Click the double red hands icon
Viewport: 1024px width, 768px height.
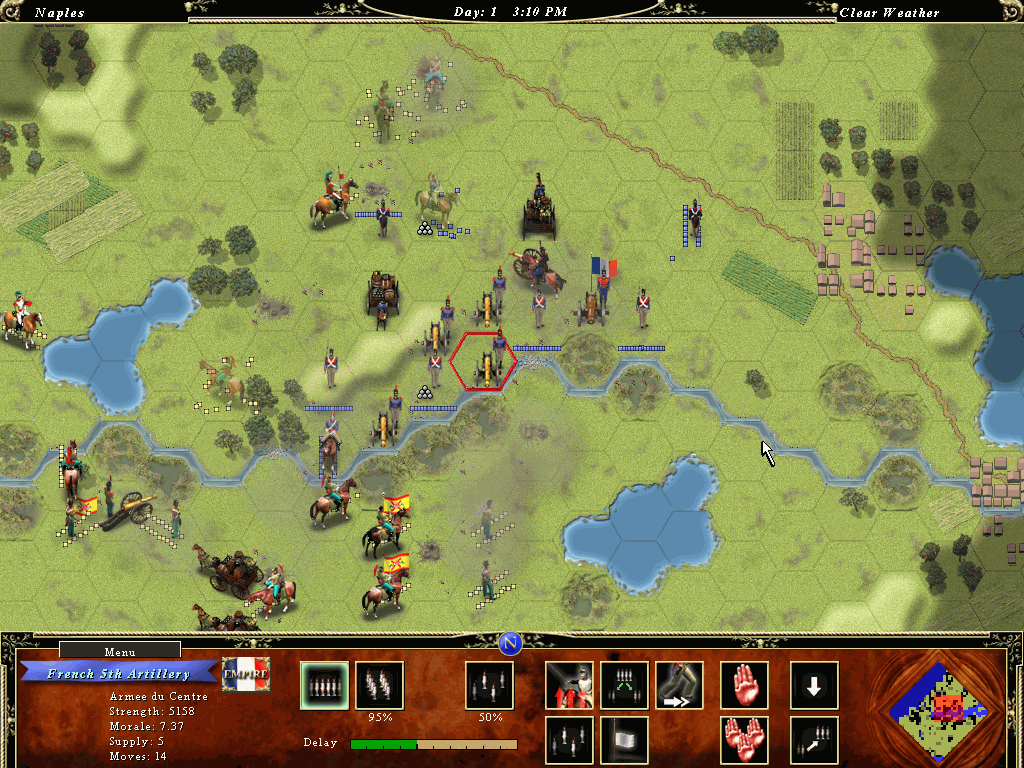[745, 740]
